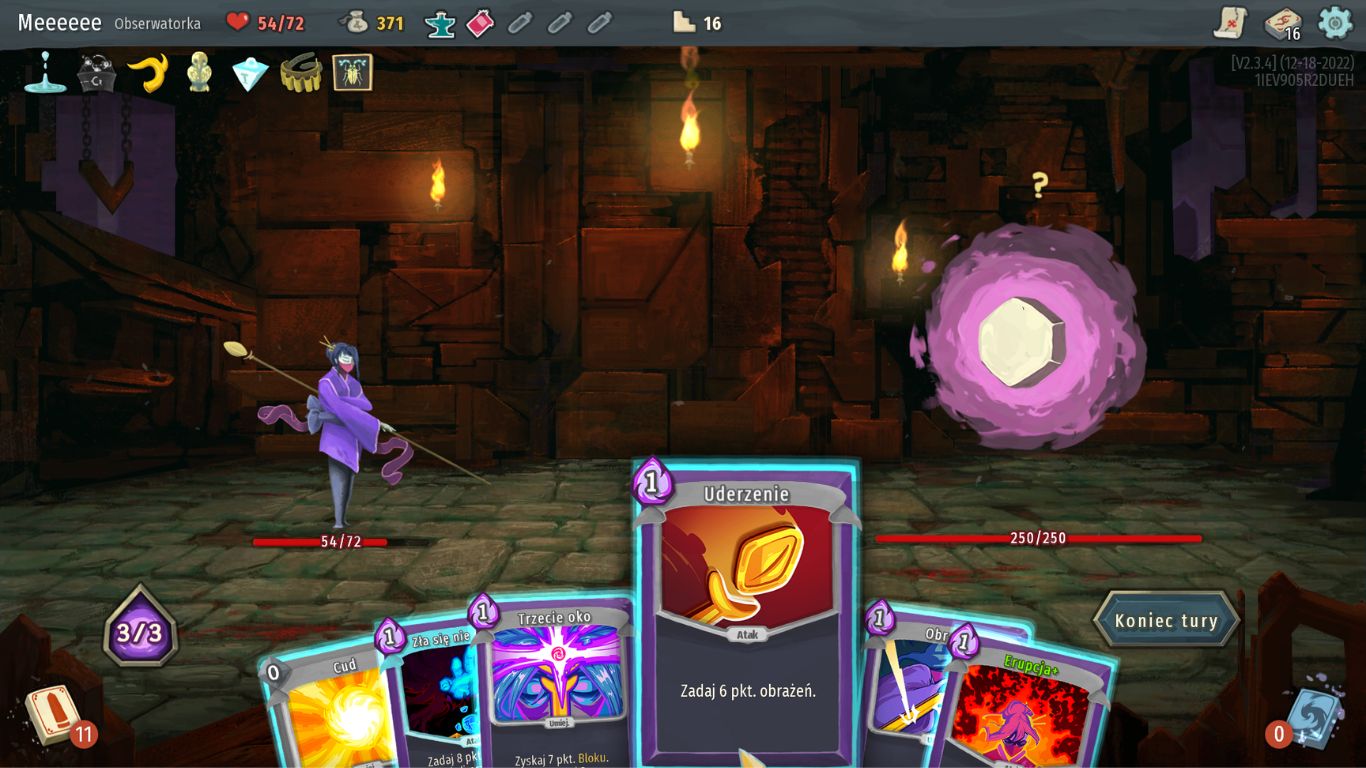Inspect the golden idol statue relic
Screen dimensions: 1366x768
(x=199, y=73)
